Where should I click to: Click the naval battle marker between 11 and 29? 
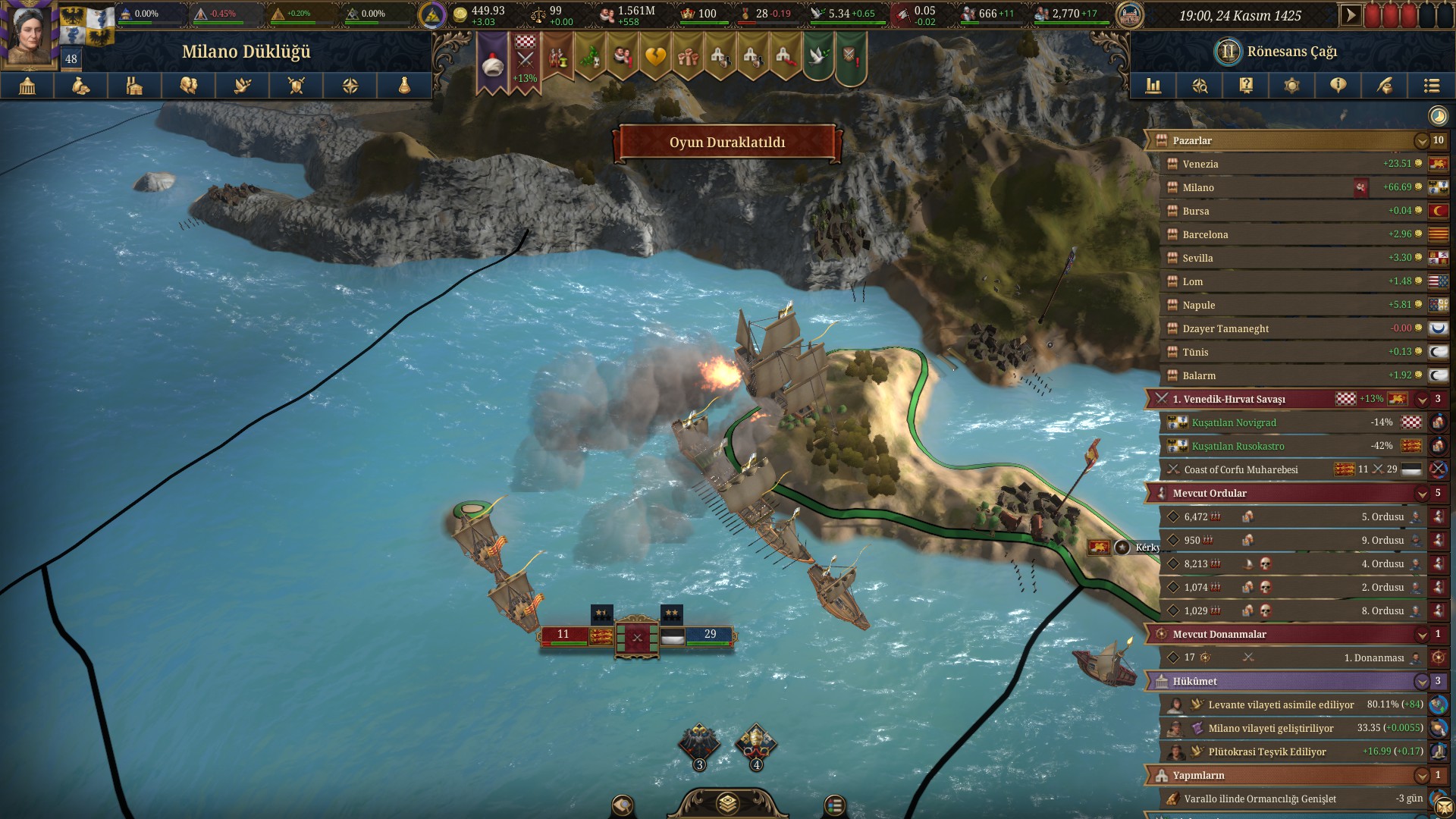[x=637, y=637]
